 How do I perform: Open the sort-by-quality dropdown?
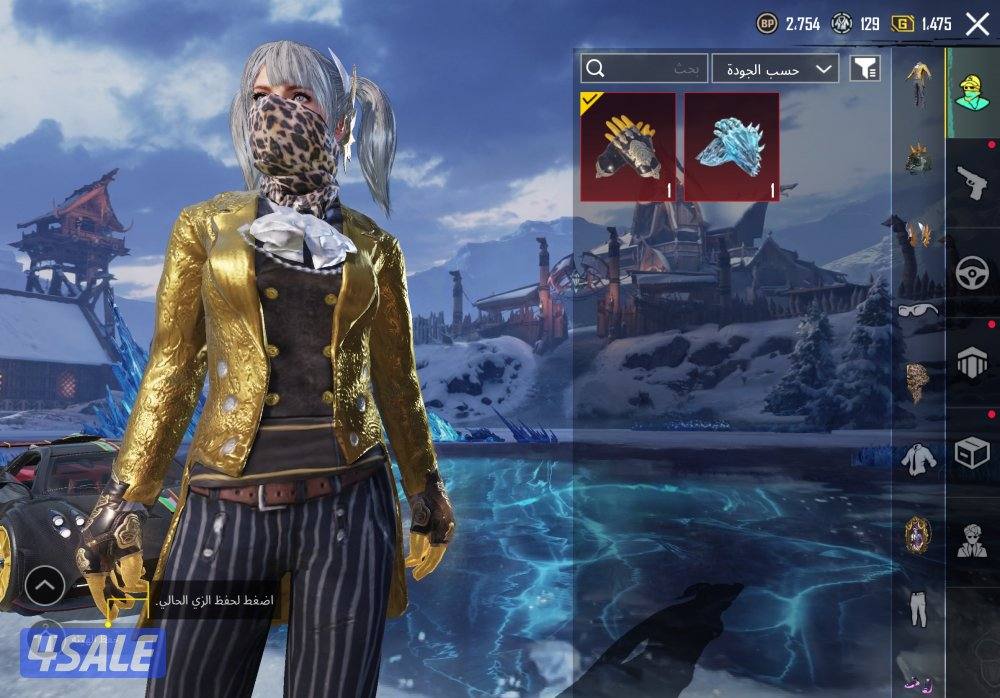click(775, 68)
